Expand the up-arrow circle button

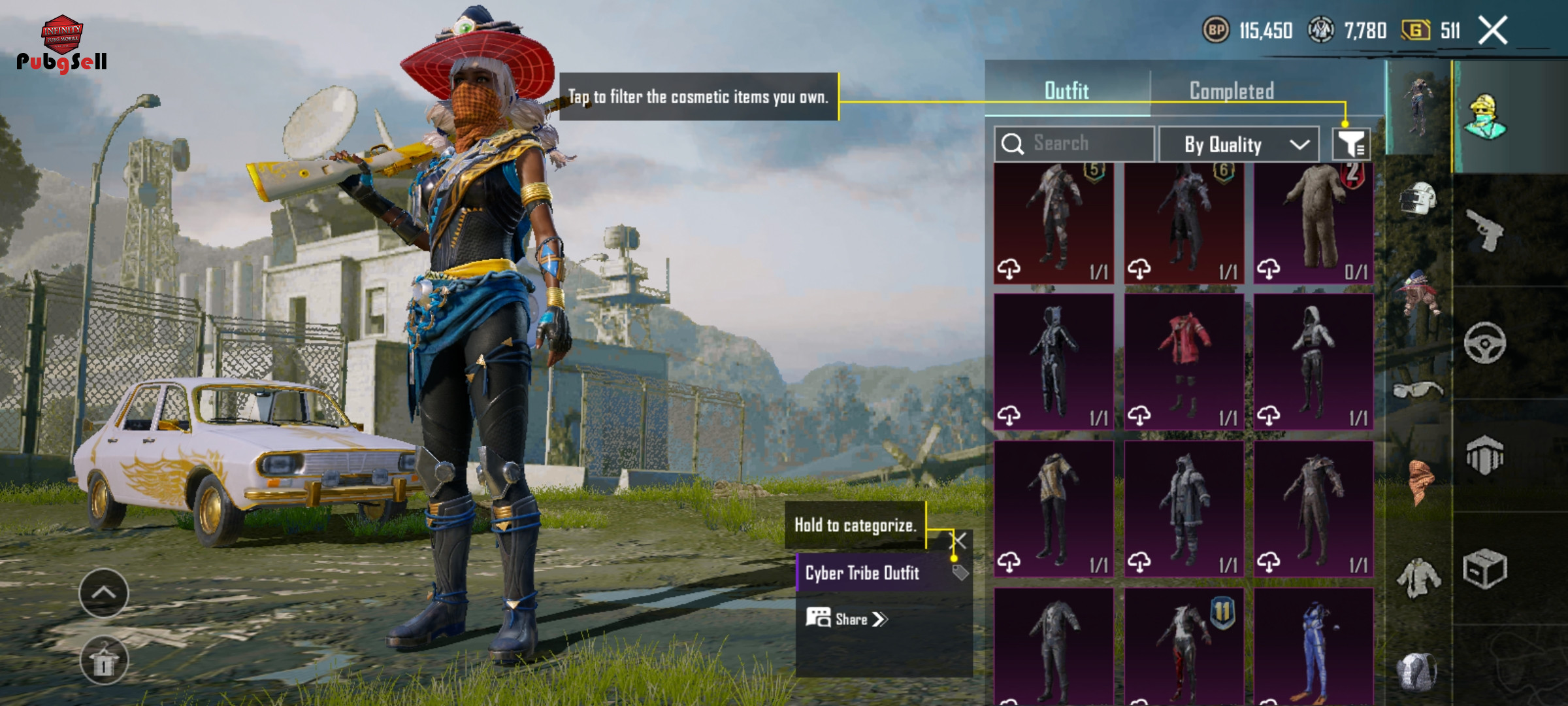click(104, 593)
